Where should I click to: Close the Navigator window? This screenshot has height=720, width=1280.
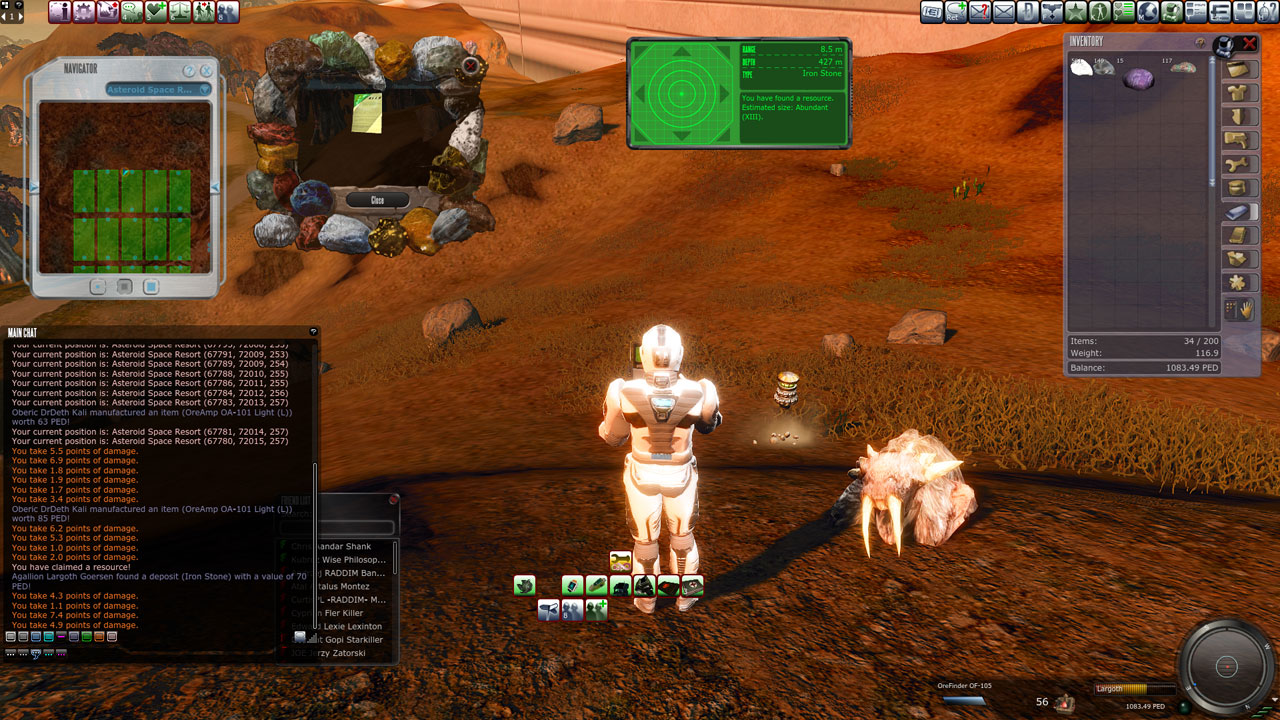click(x=206, y=71)
